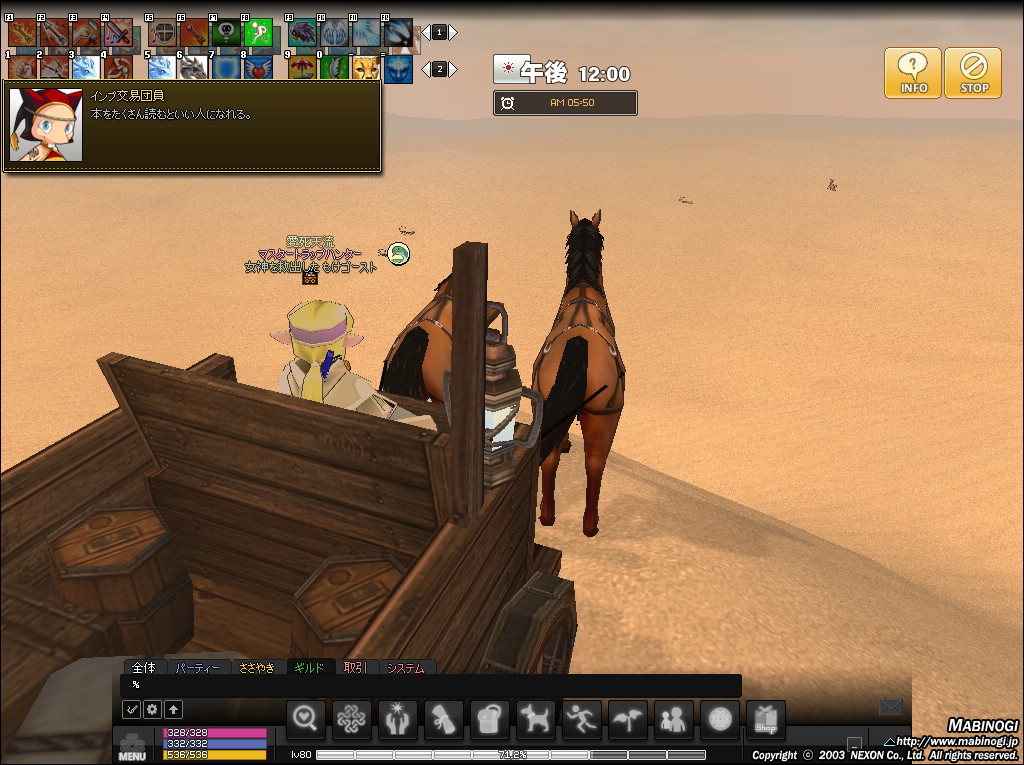Select the ギルド chat tab

[x=310, y=667]
